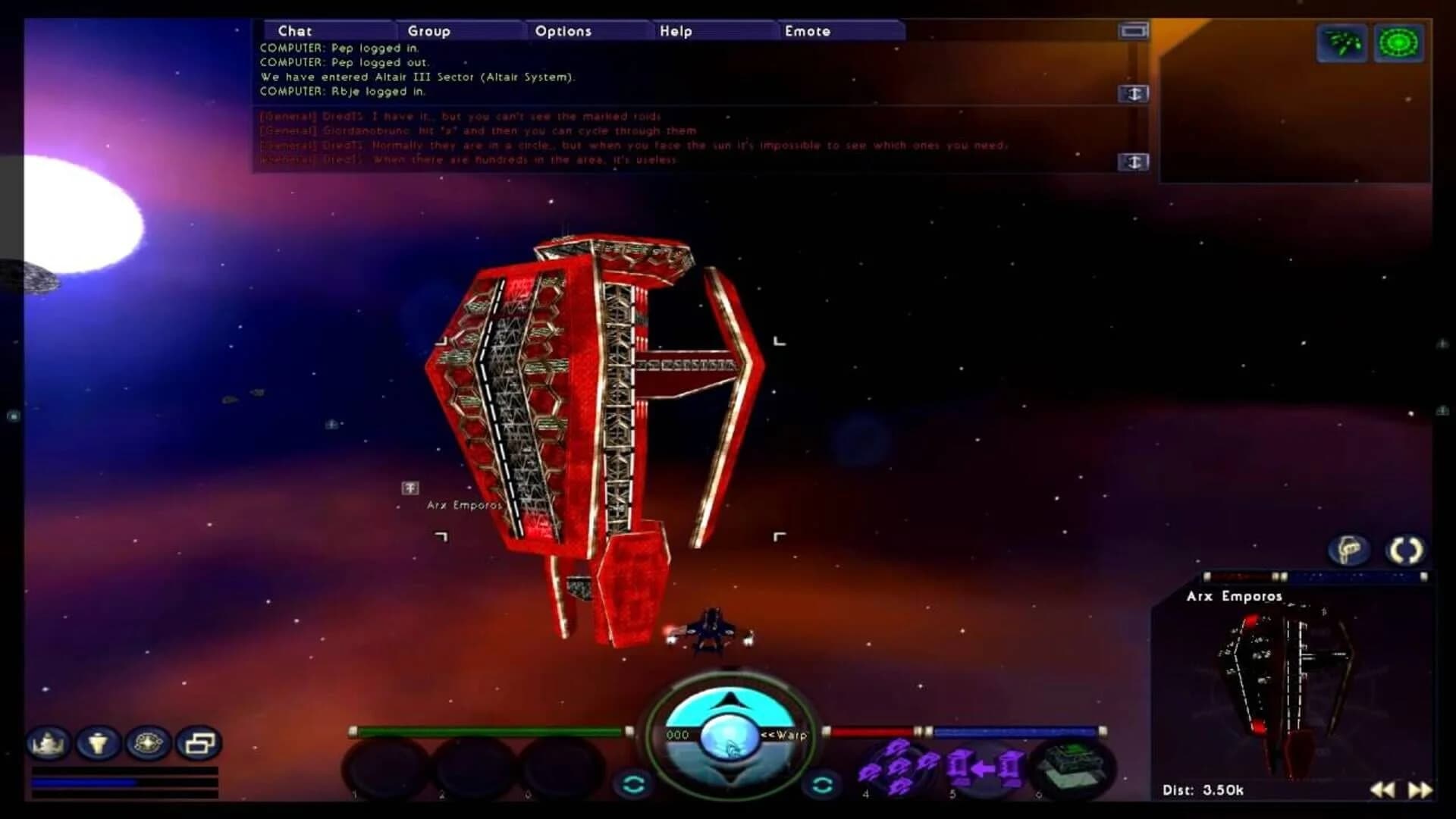Activate the green device ability in hotbar slot 6
The image size is (1456, 819).
[x=1073, y=766]
